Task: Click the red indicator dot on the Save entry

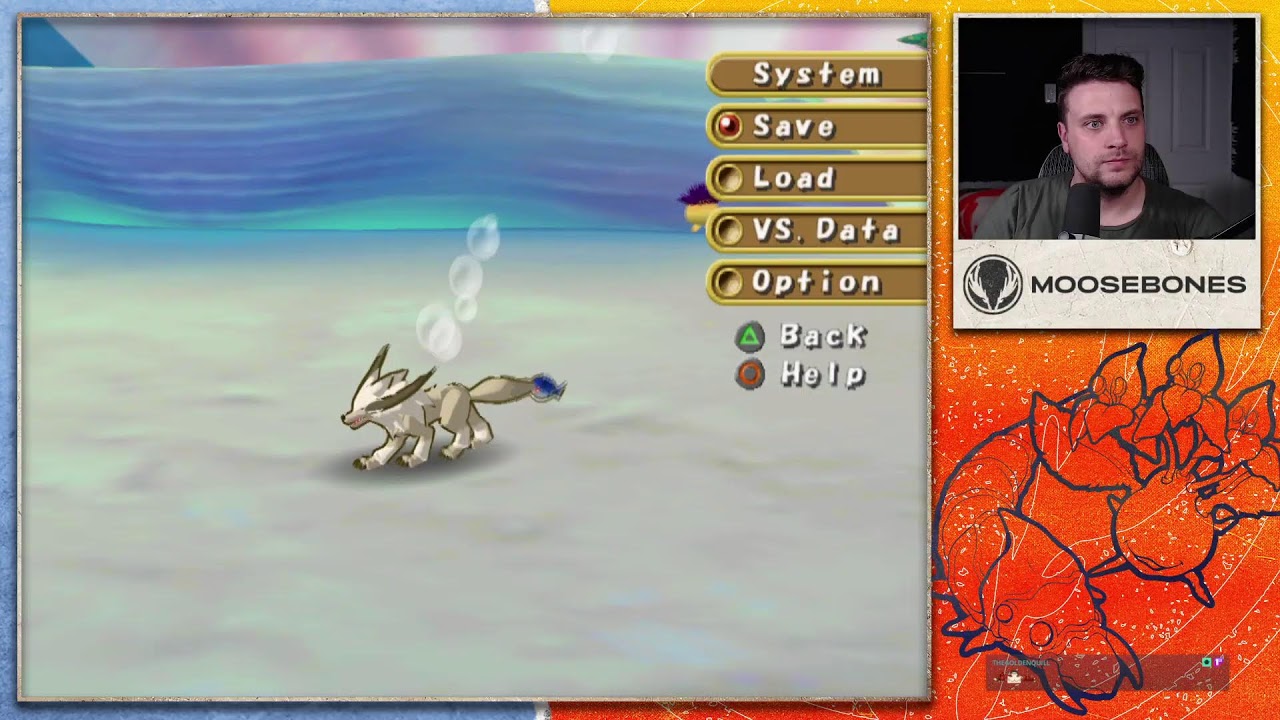Action: 729,127
